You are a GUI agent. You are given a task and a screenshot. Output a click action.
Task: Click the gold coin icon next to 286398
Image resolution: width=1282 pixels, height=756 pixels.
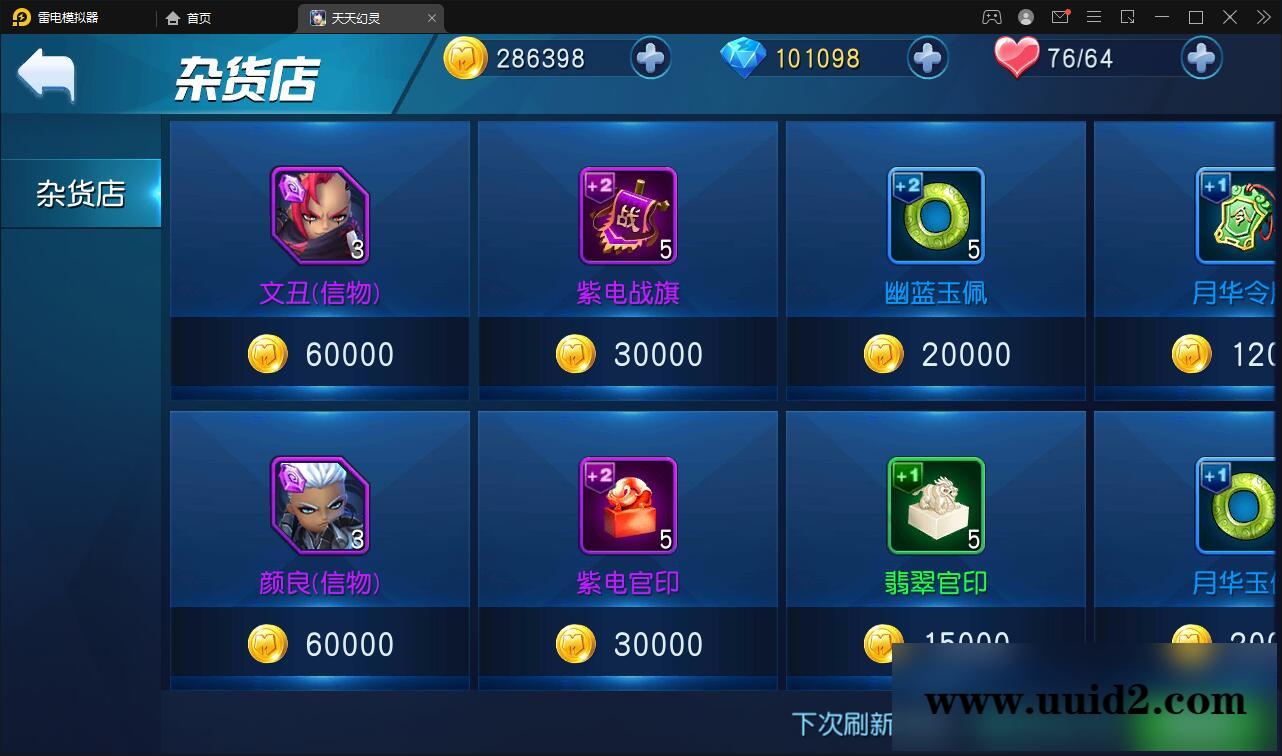(464, 58)
